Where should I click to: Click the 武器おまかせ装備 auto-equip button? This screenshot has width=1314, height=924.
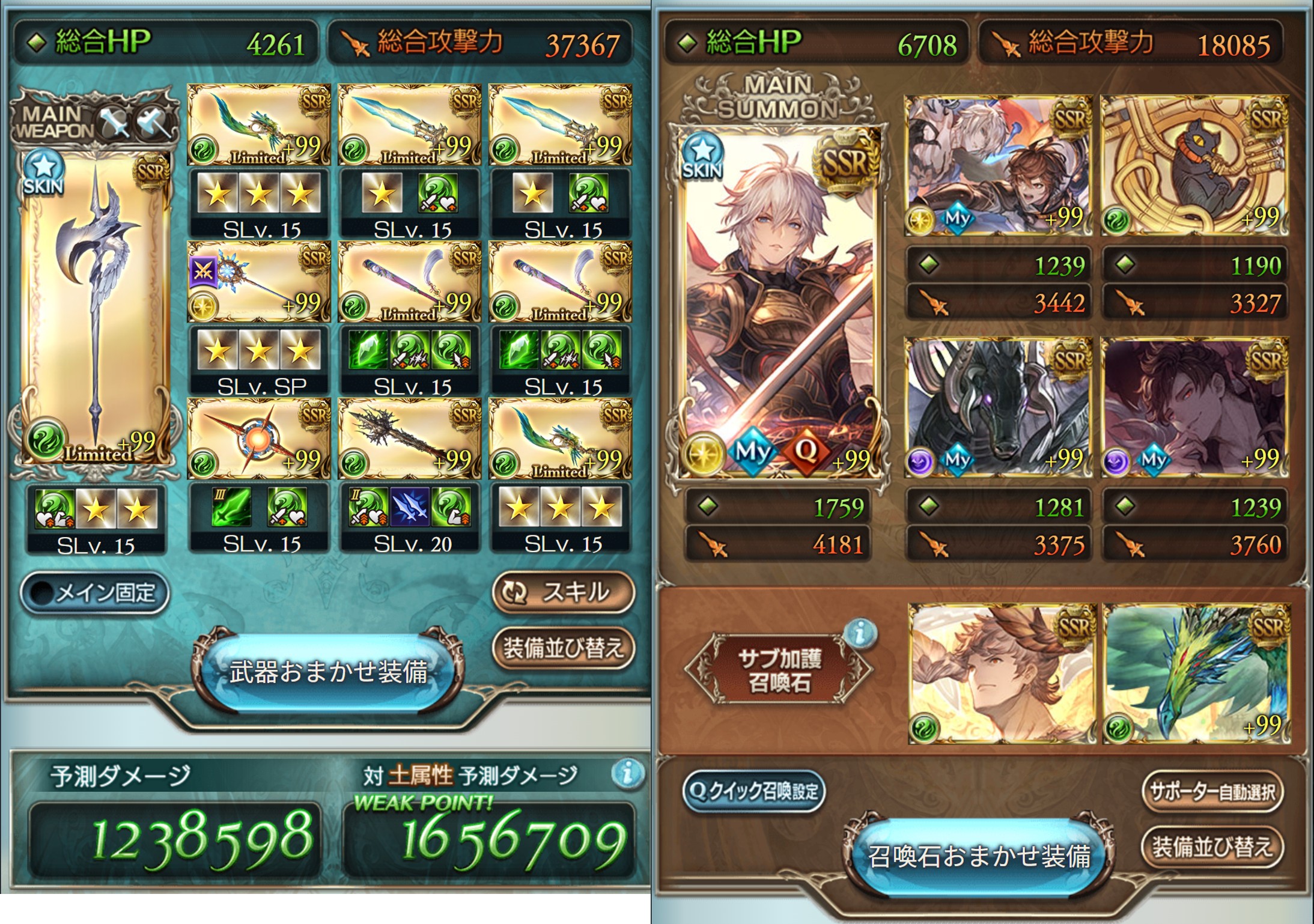coord(328,672)
